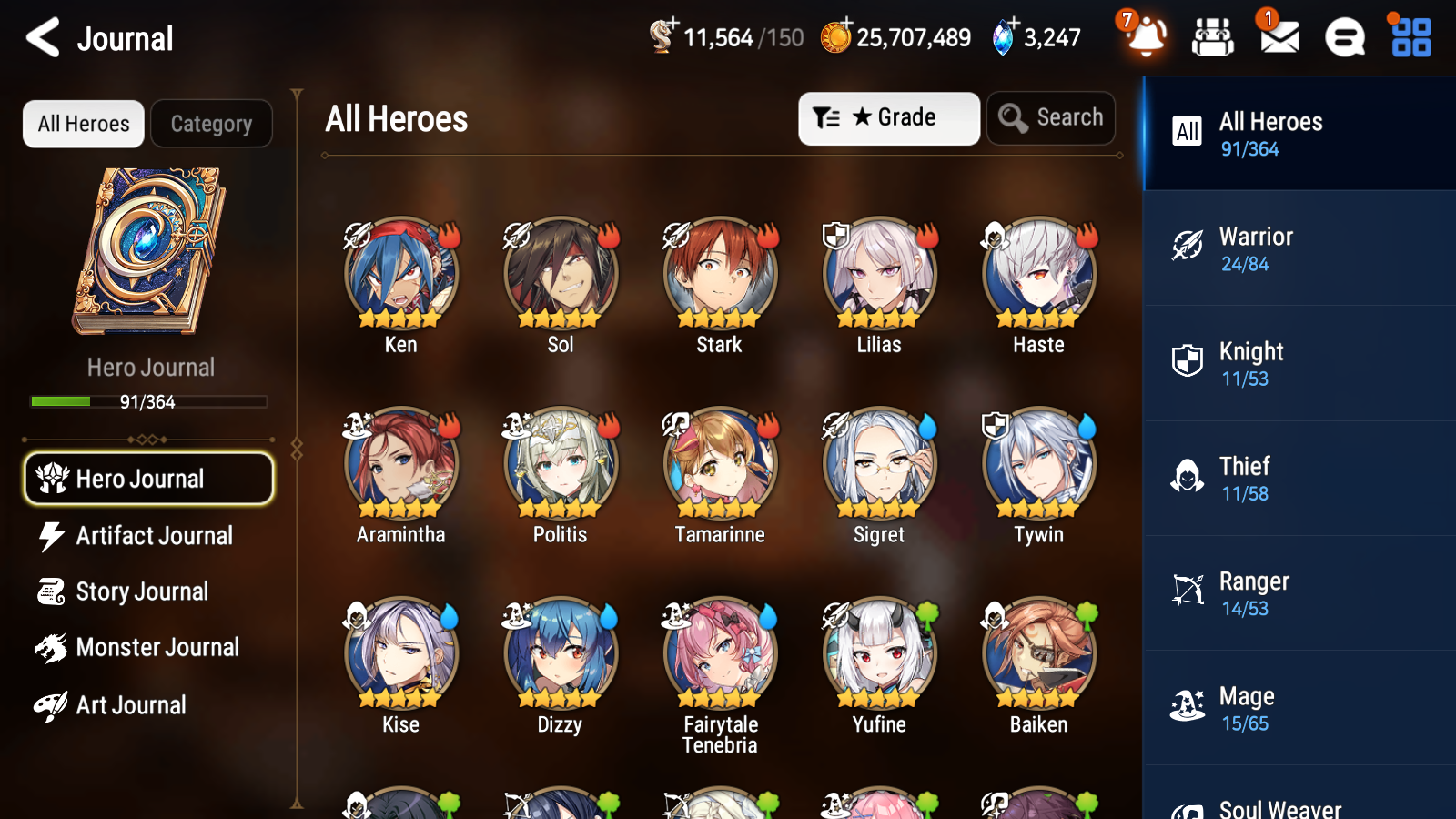Open the chat bubble icon
This screenshot has width=1456, height=819.
pos(1343,38)
